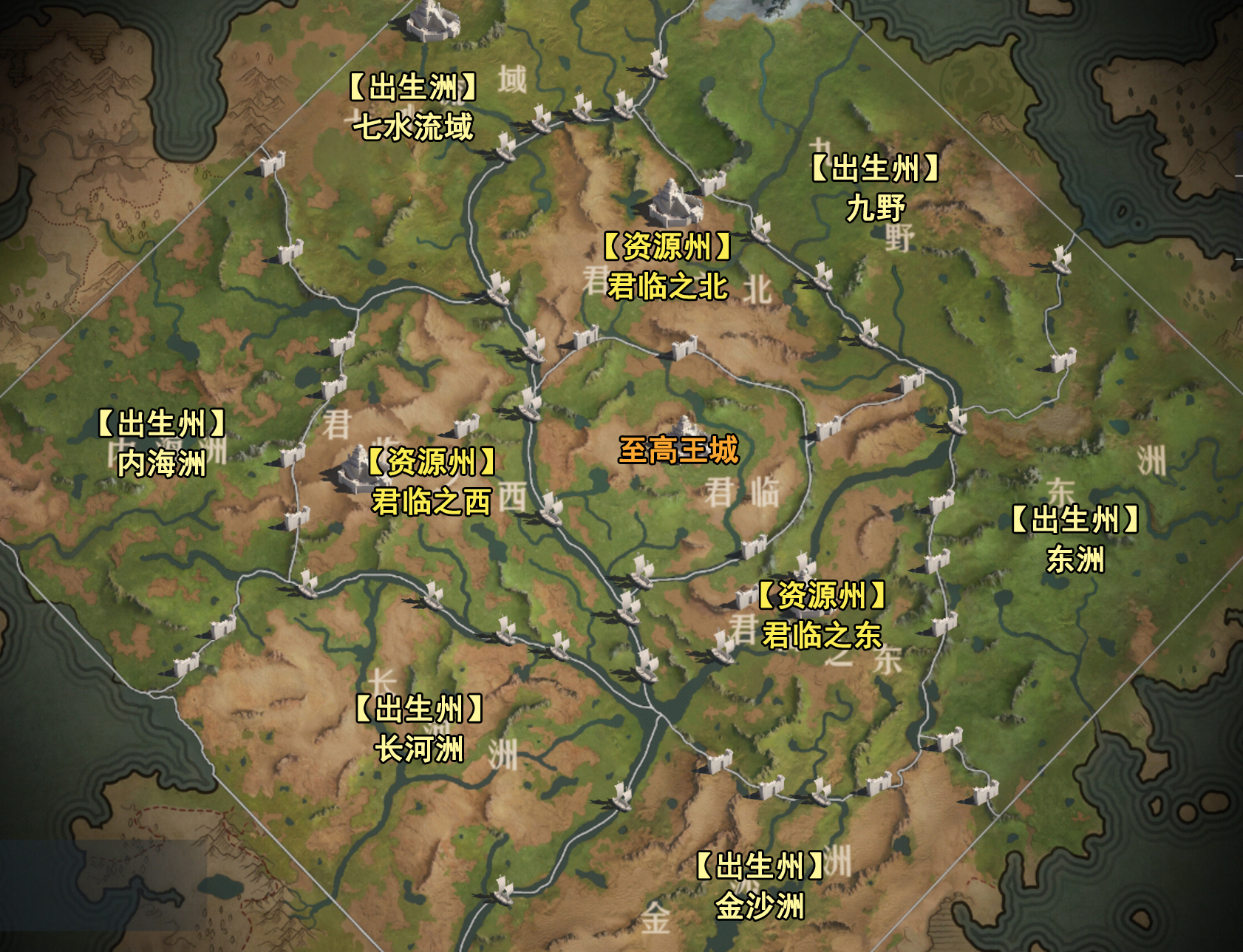Viewport: 1243px width, 952px height.
Task: Choose the 东洲 birth state label
Action: point(1075,560)
